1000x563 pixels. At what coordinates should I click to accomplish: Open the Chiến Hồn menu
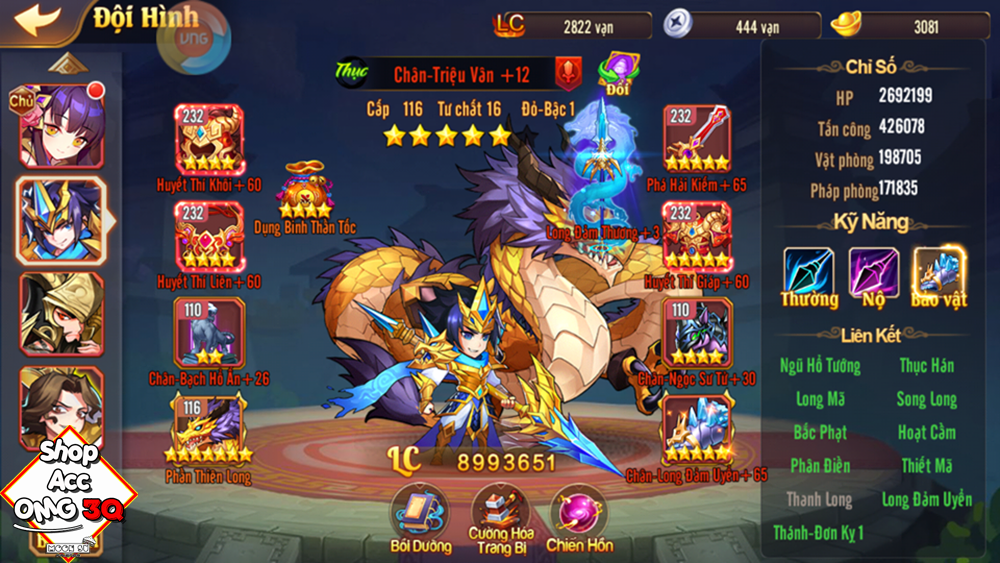[578, 512]
